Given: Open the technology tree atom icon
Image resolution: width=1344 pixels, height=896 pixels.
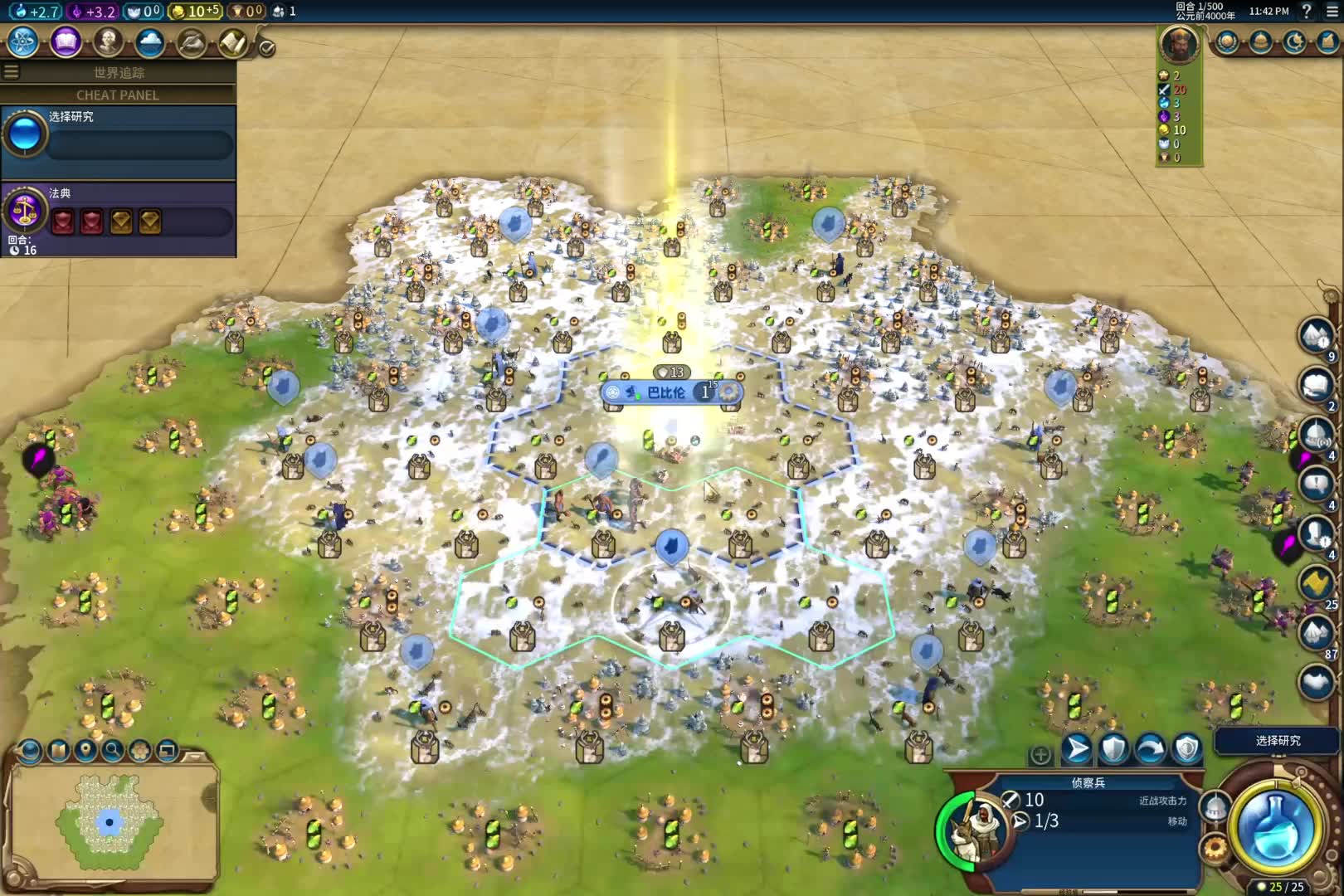Looking at the screenshot, I should [x=22, y=41].
